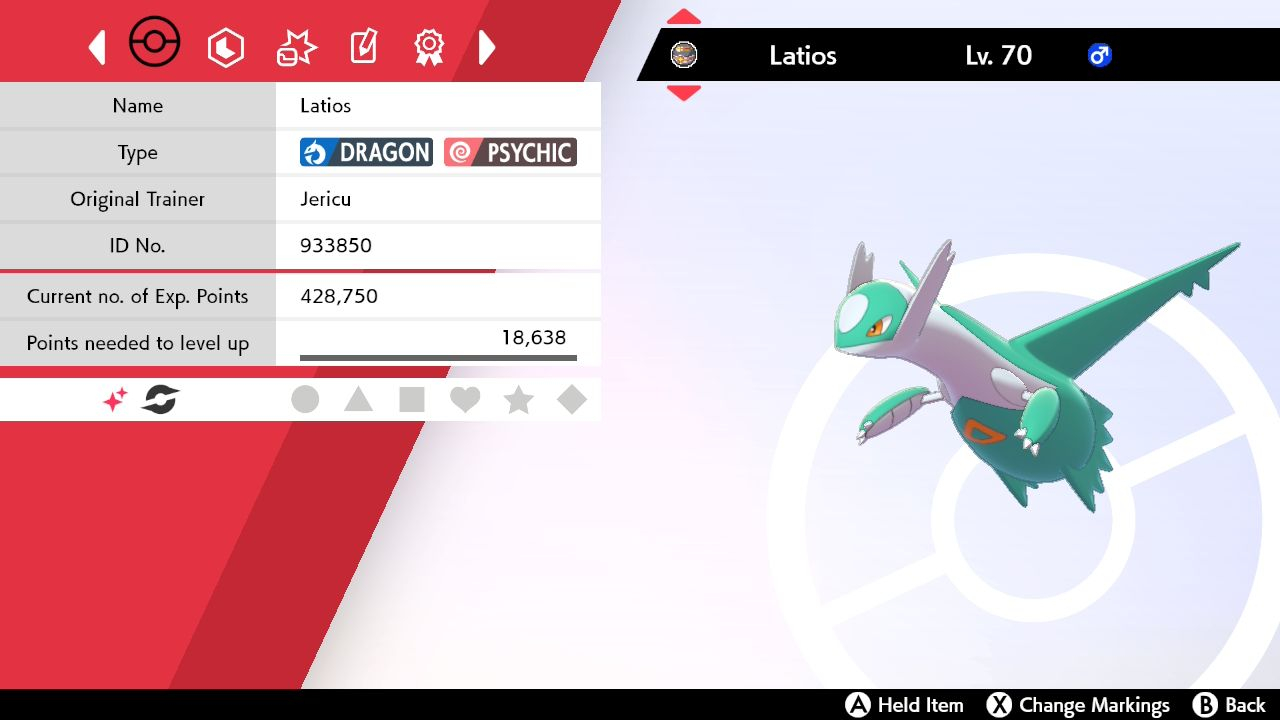
Task: Select previous Pokémon with the up arrow
Action: click(684, 17)
